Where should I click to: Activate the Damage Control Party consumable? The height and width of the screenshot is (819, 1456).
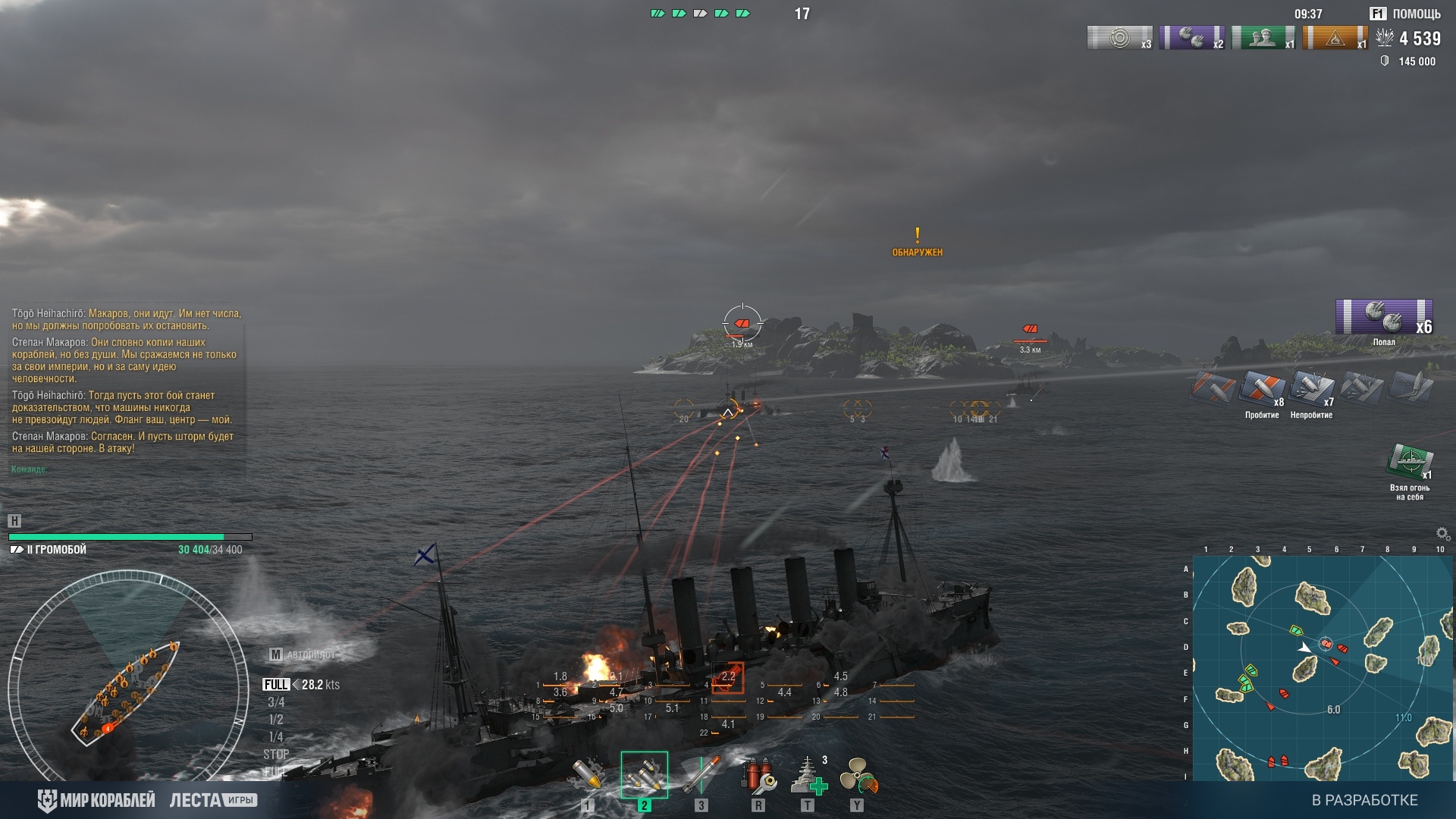point(758,775)
